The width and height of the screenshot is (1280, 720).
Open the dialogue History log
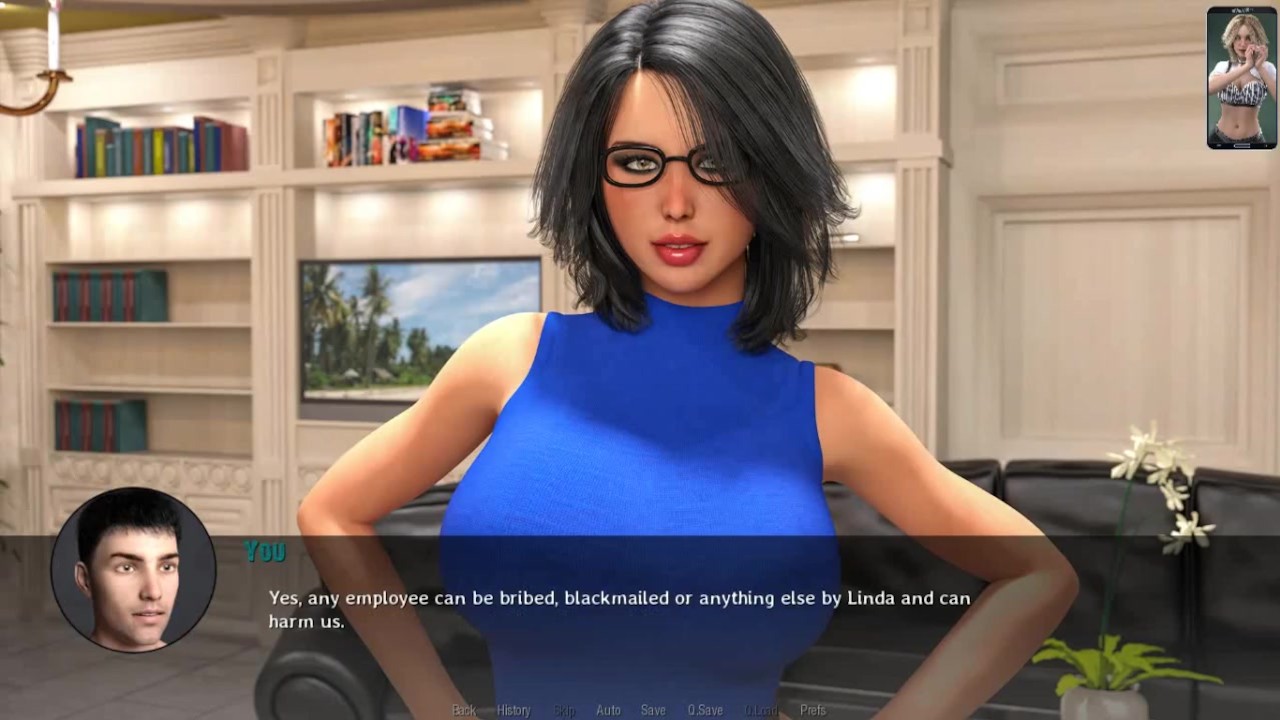pos(513,710)
